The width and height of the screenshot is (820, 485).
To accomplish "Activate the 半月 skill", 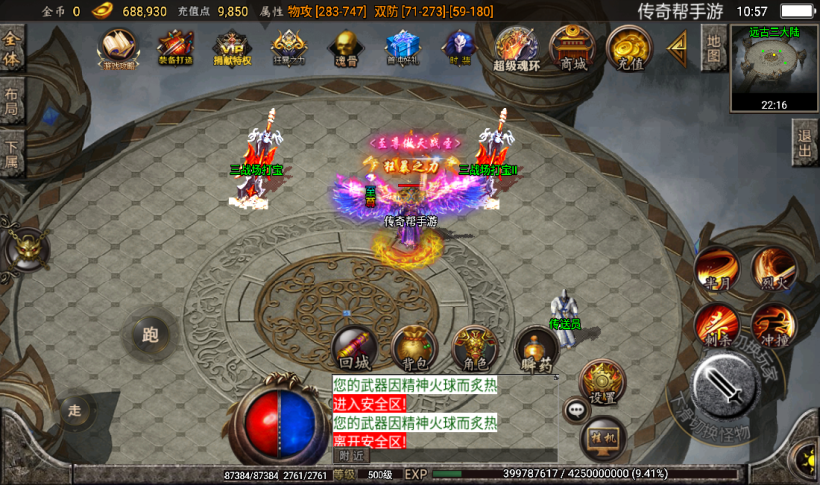I will click(x=718, y=268).
